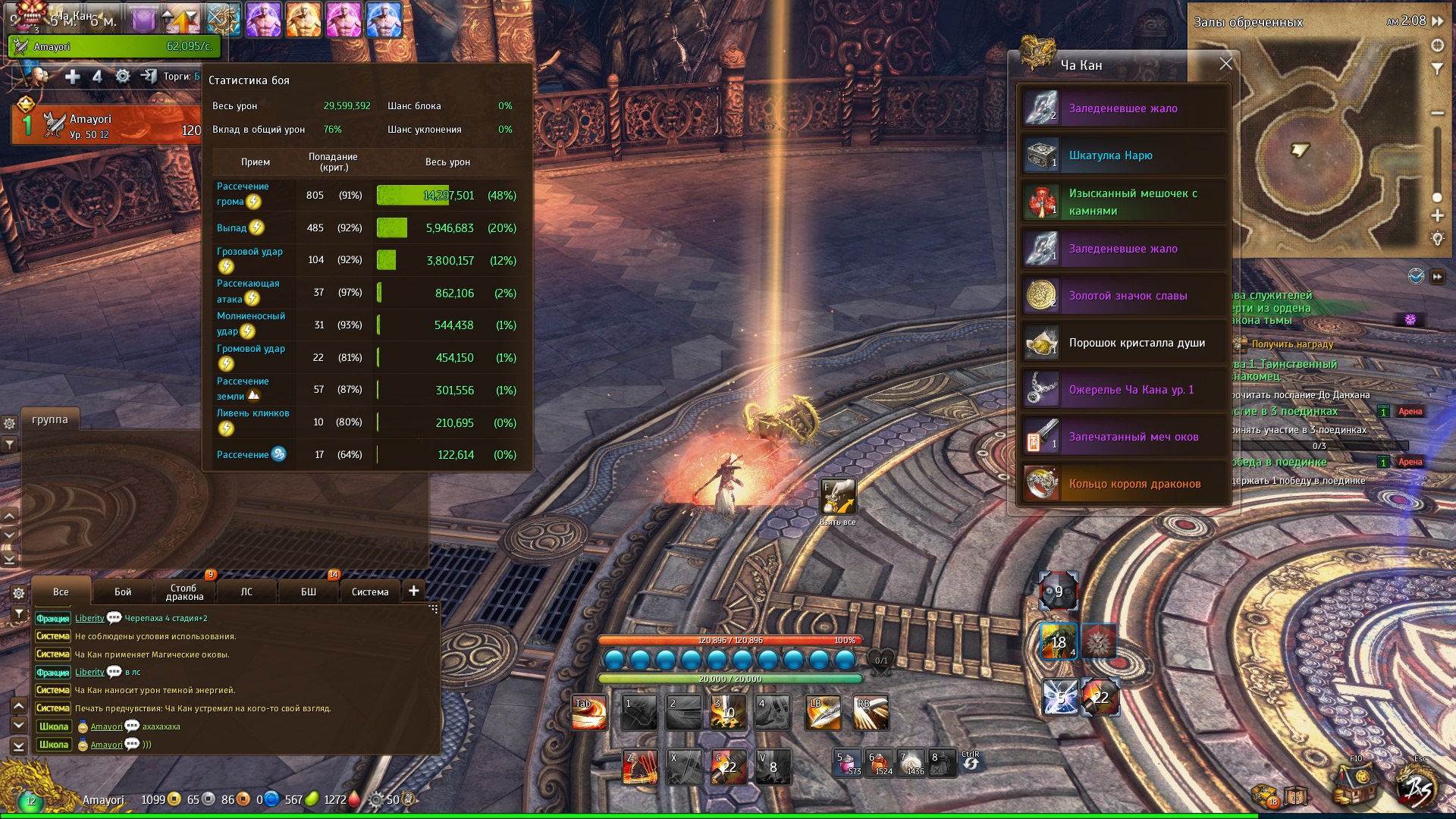Add a new chat tab
The height and width of the screenshot is (819, 1456).
click(x=414, y=591)
